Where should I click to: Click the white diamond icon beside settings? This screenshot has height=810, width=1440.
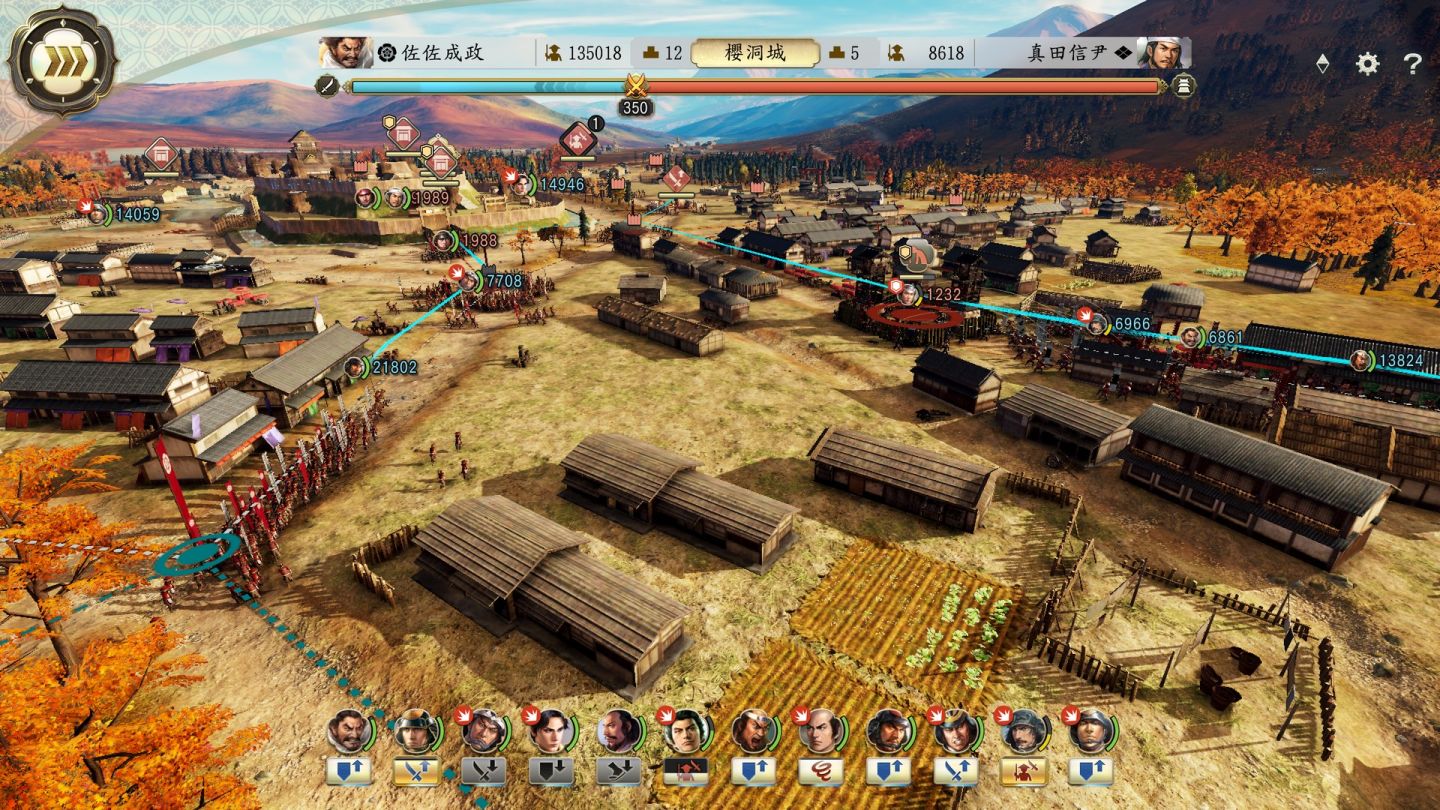1322,64
